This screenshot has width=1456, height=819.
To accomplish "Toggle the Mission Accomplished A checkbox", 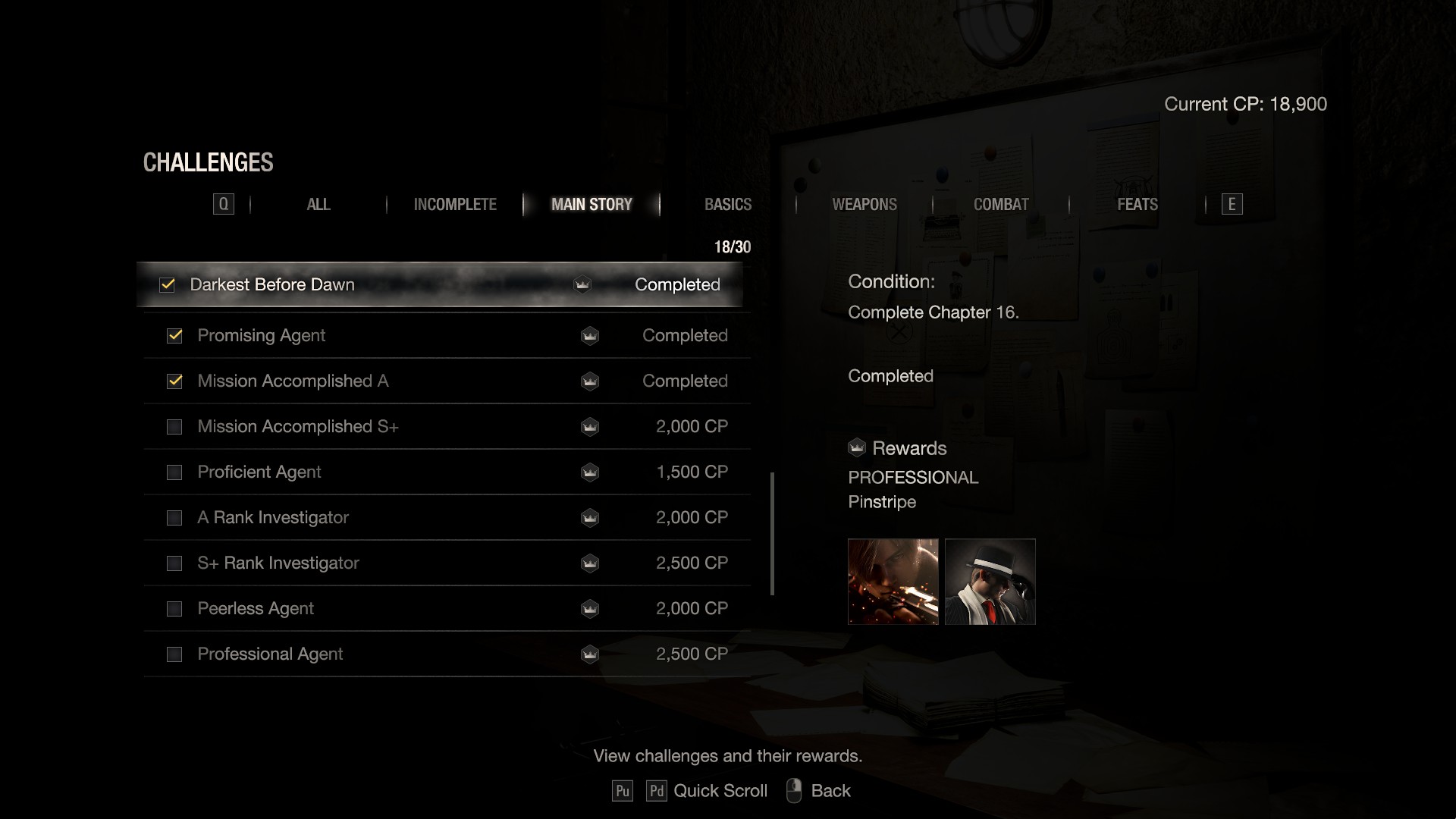I will point(174,381).
